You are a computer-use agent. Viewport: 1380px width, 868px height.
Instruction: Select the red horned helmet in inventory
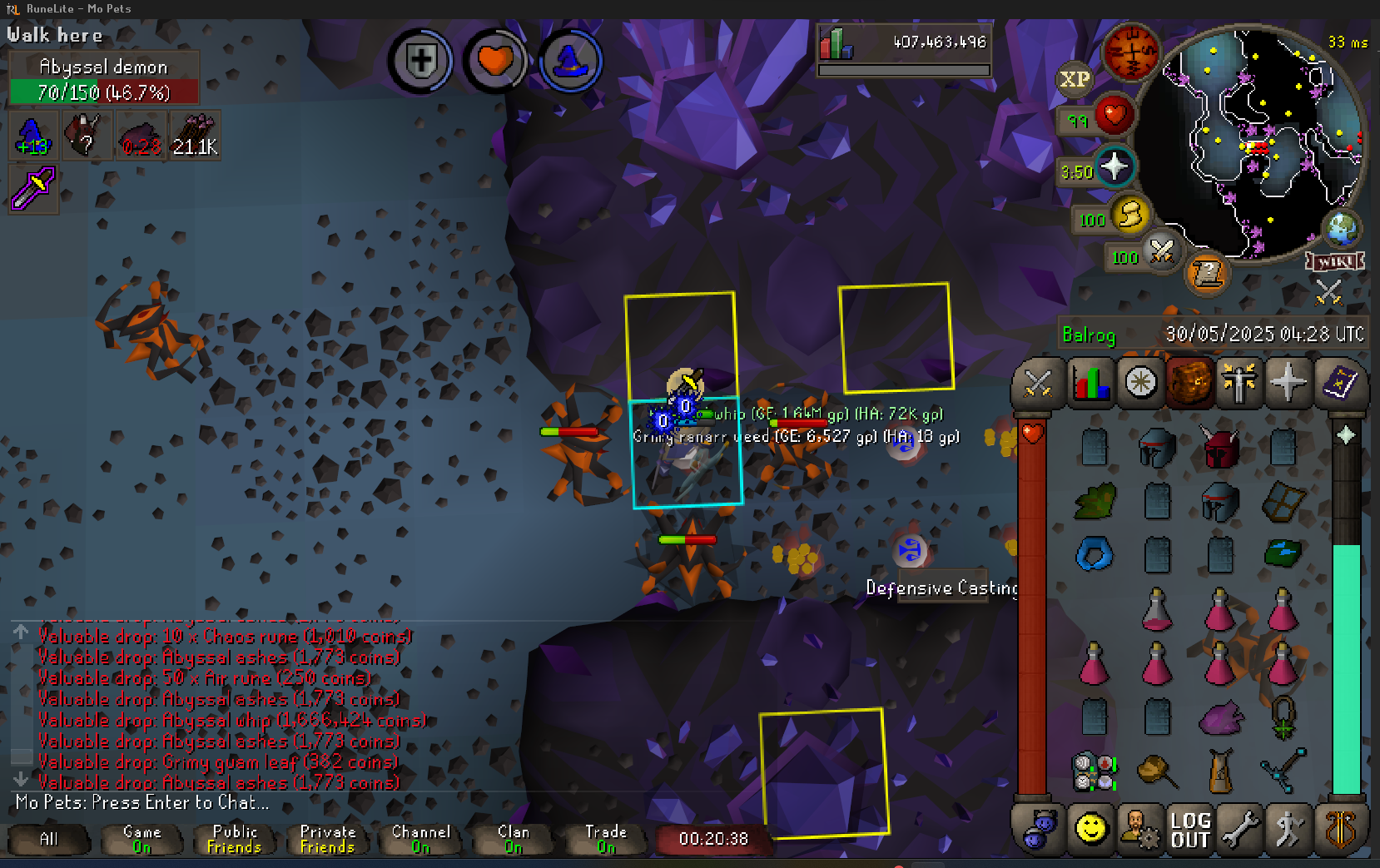(1219, 449)
